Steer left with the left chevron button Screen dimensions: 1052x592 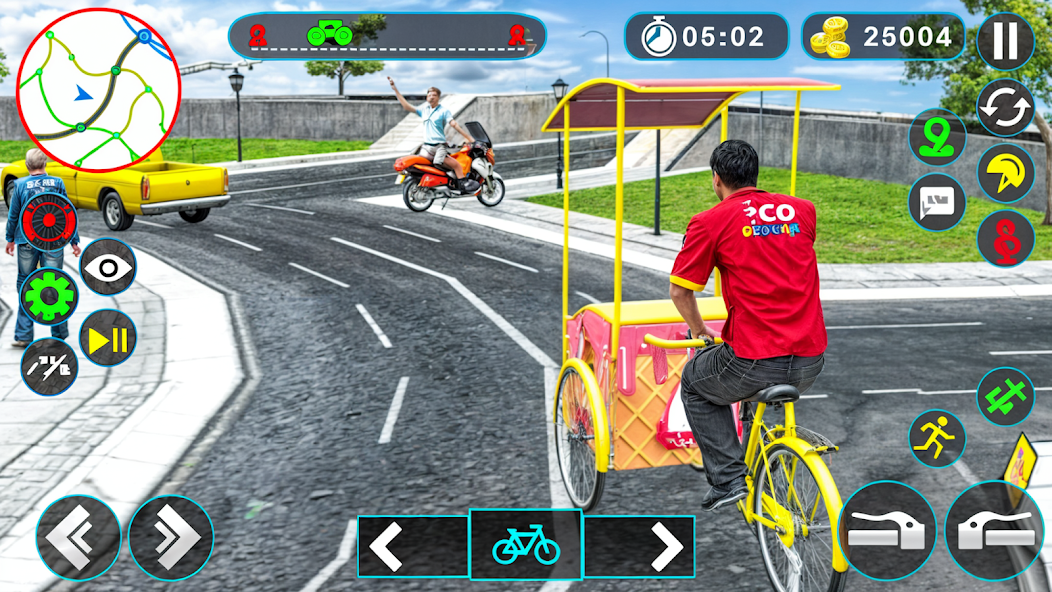click(79, 538)
